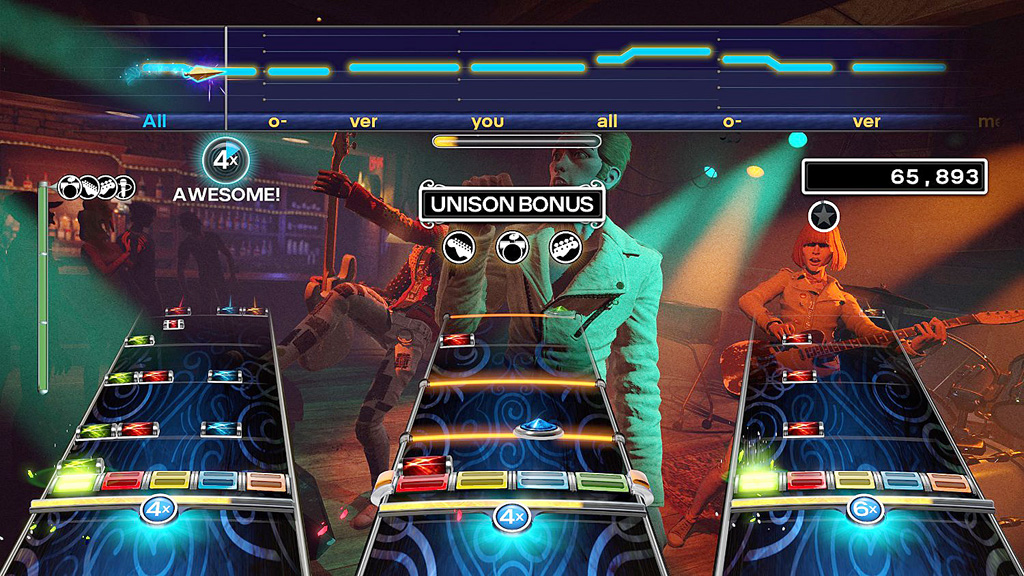
Task: Hit the yellow pad on the drum track
Action: click(480, 483)
